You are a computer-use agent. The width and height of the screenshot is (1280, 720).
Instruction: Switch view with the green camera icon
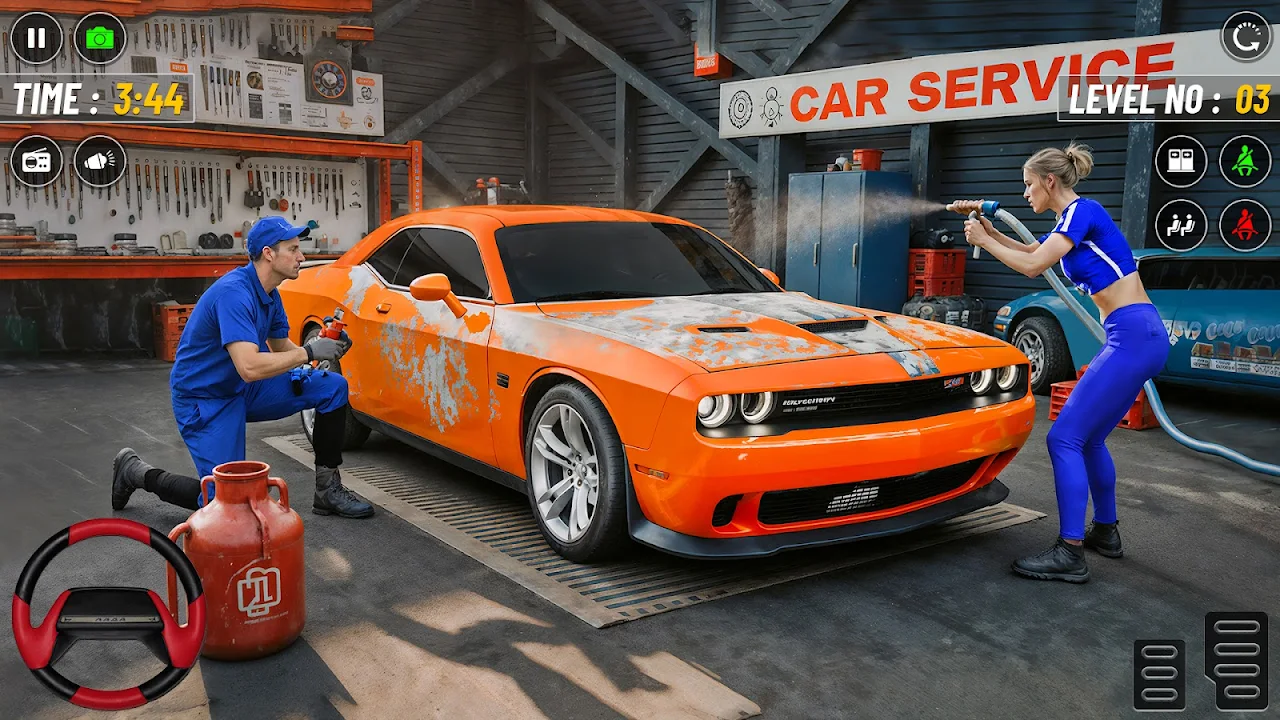pos(100,38)
